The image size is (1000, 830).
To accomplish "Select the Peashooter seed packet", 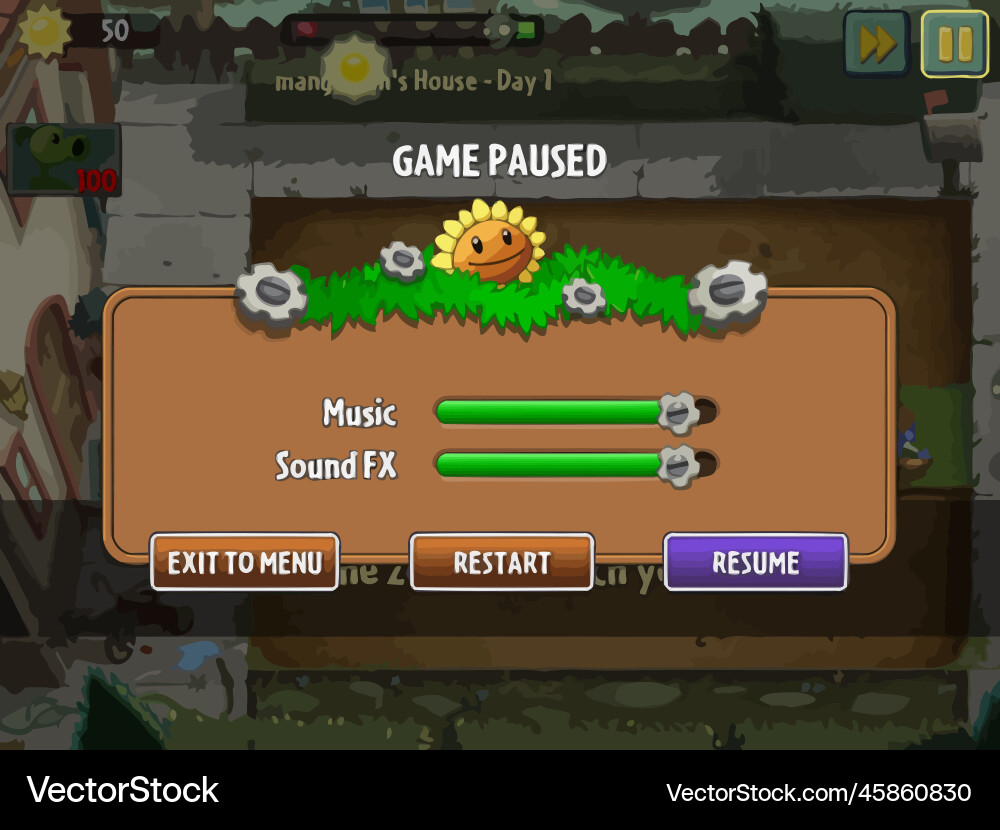I will [x=63, y=160].
